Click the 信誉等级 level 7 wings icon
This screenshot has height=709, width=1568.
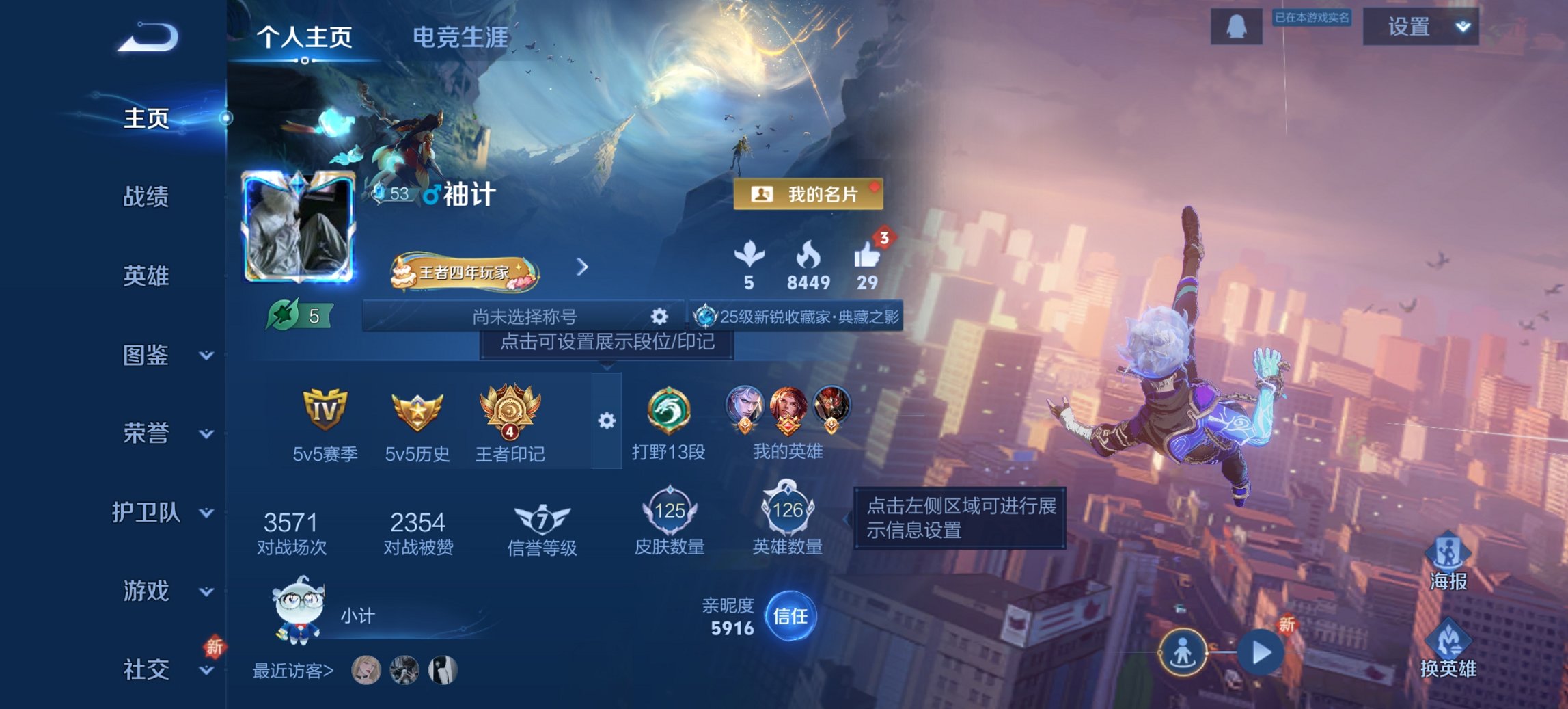[540, 517]
